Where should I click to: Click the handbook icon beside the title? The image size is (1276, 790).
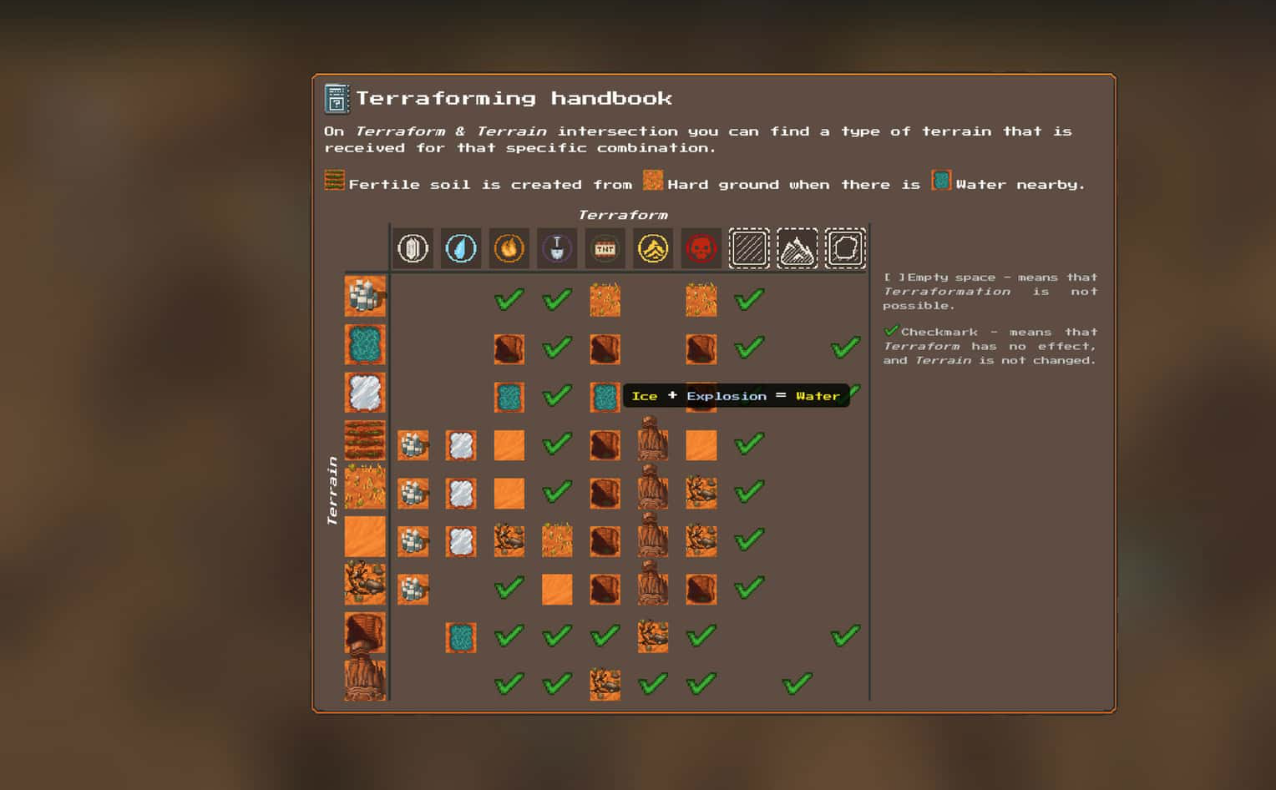(337, 98)
